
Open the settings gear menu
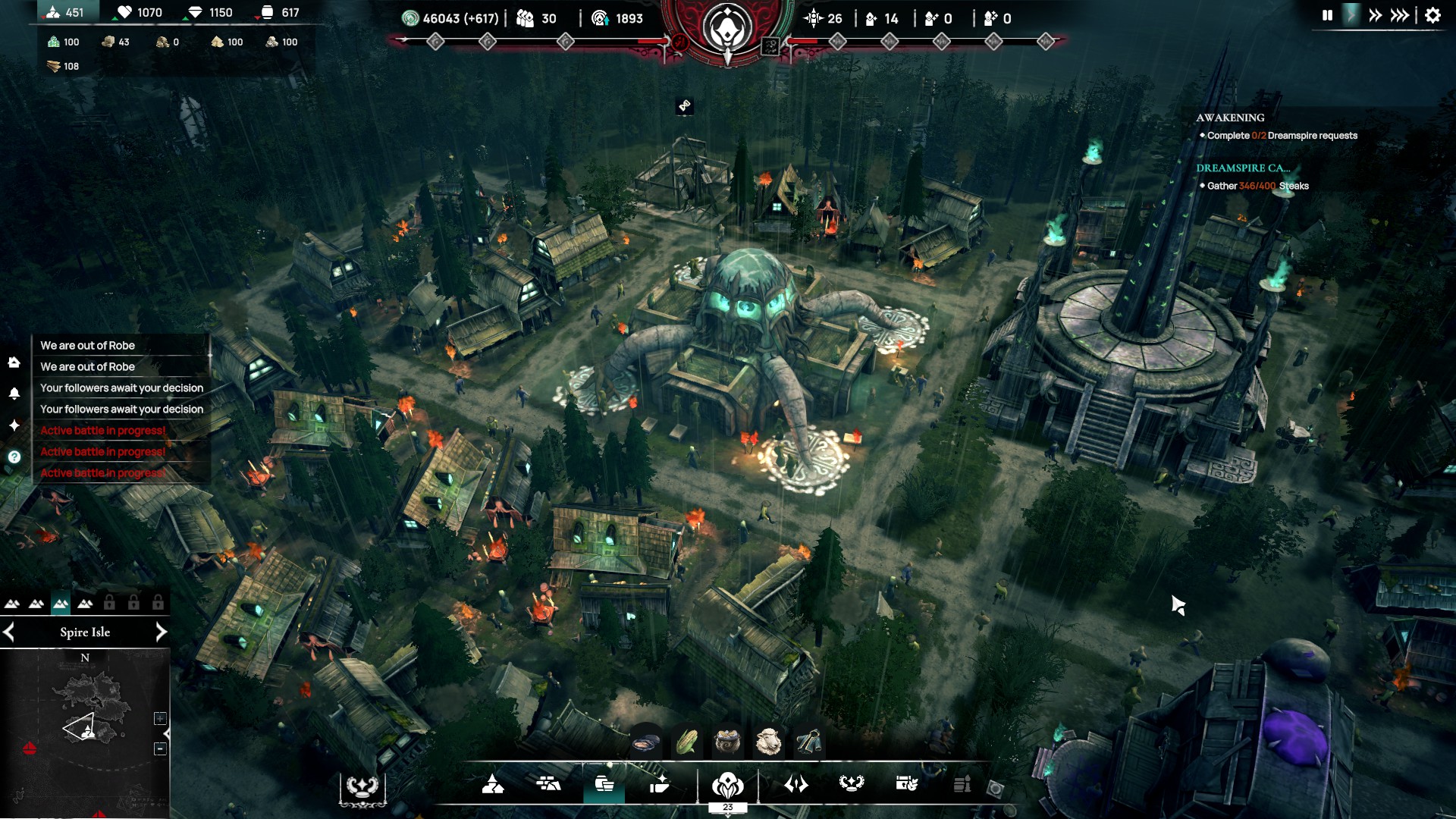pos(1432,15)
